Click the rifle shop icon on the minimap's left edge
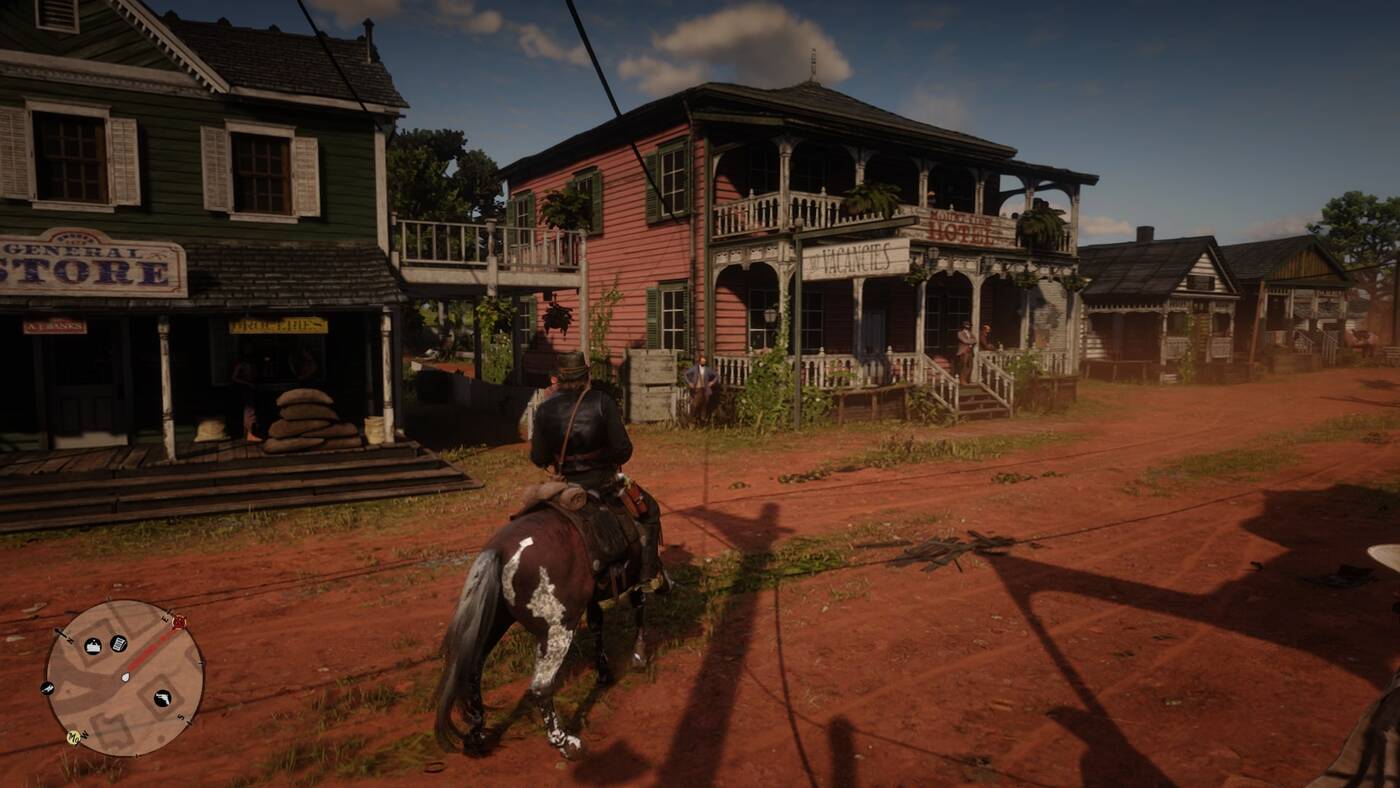 [x=47, y=688]
